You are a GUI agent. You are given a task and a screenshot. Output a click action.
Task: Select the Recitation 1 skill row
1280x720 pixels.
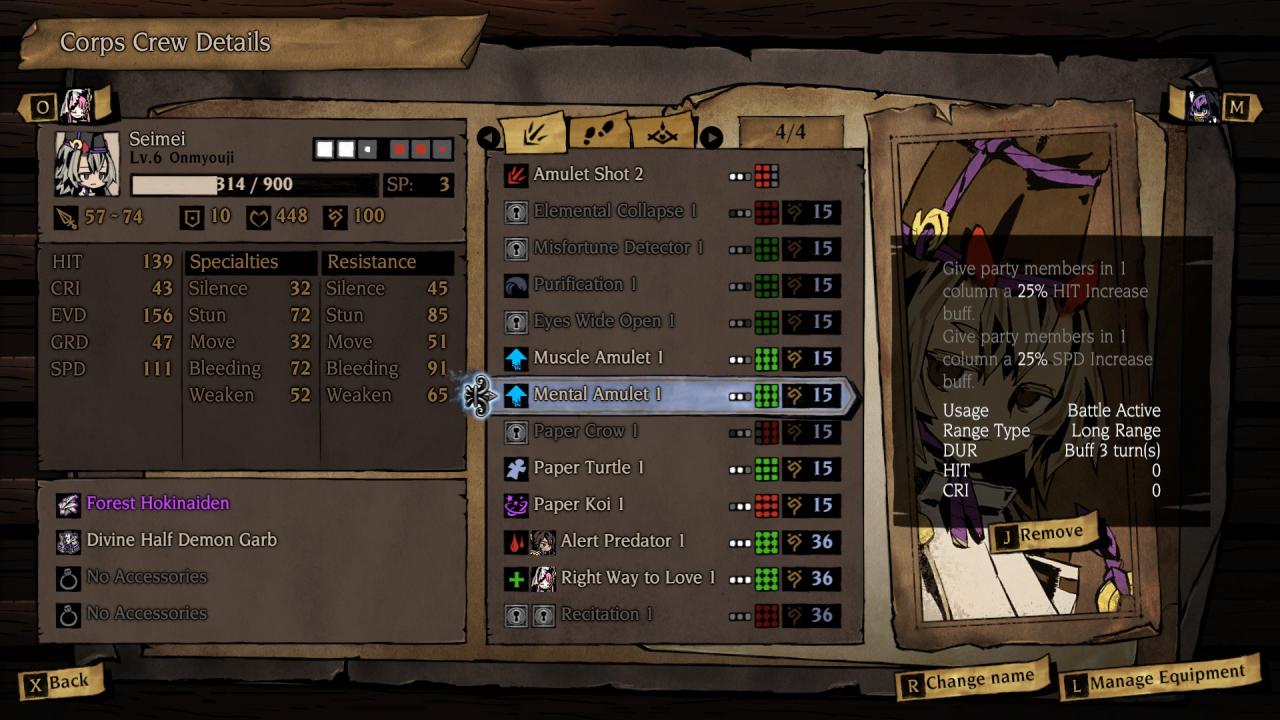click(x=606, y=615)
